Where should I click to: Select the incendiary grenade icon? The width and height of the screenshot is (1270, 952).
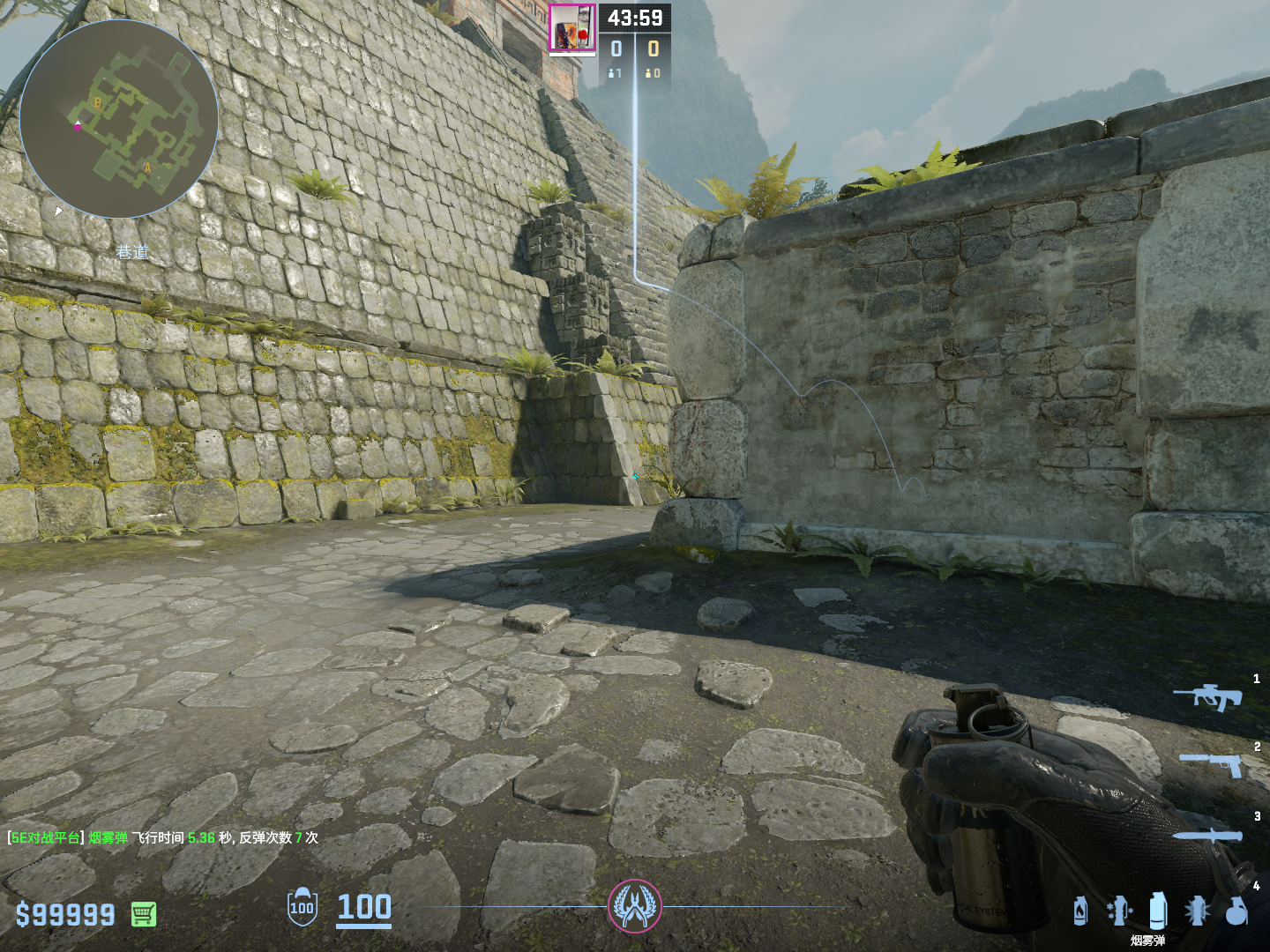click(1080, 911)
